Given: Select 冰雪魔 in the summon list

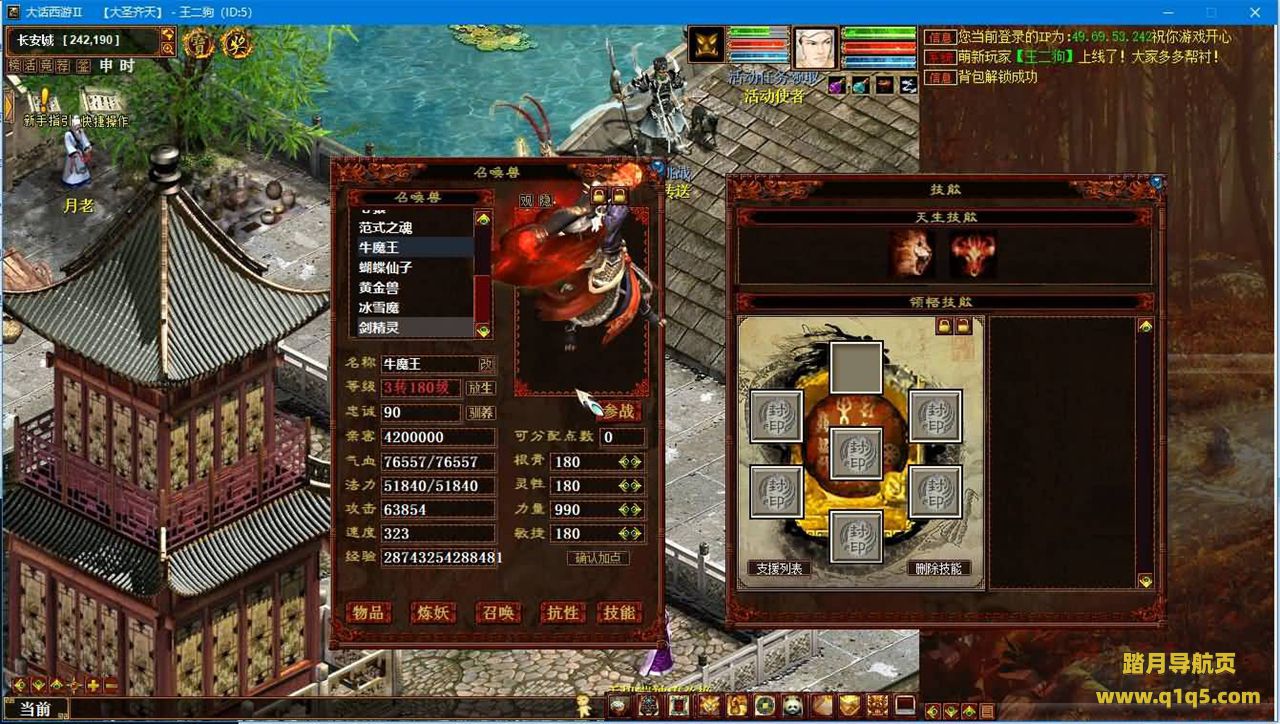Looking at the screenshot, I should (x=379, y=307).
